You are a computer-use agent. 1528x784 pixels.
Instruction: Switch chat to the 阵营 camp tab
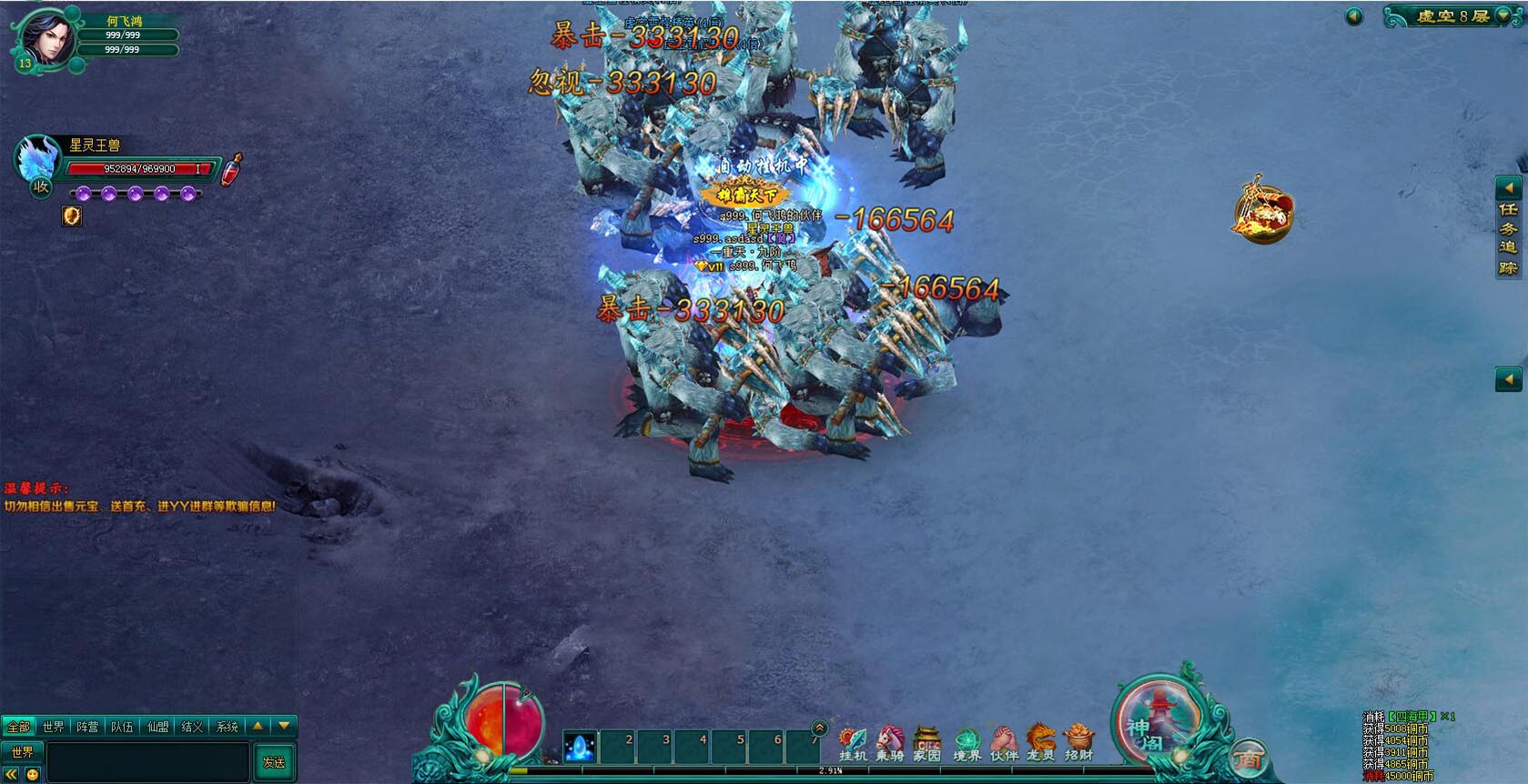87,727
